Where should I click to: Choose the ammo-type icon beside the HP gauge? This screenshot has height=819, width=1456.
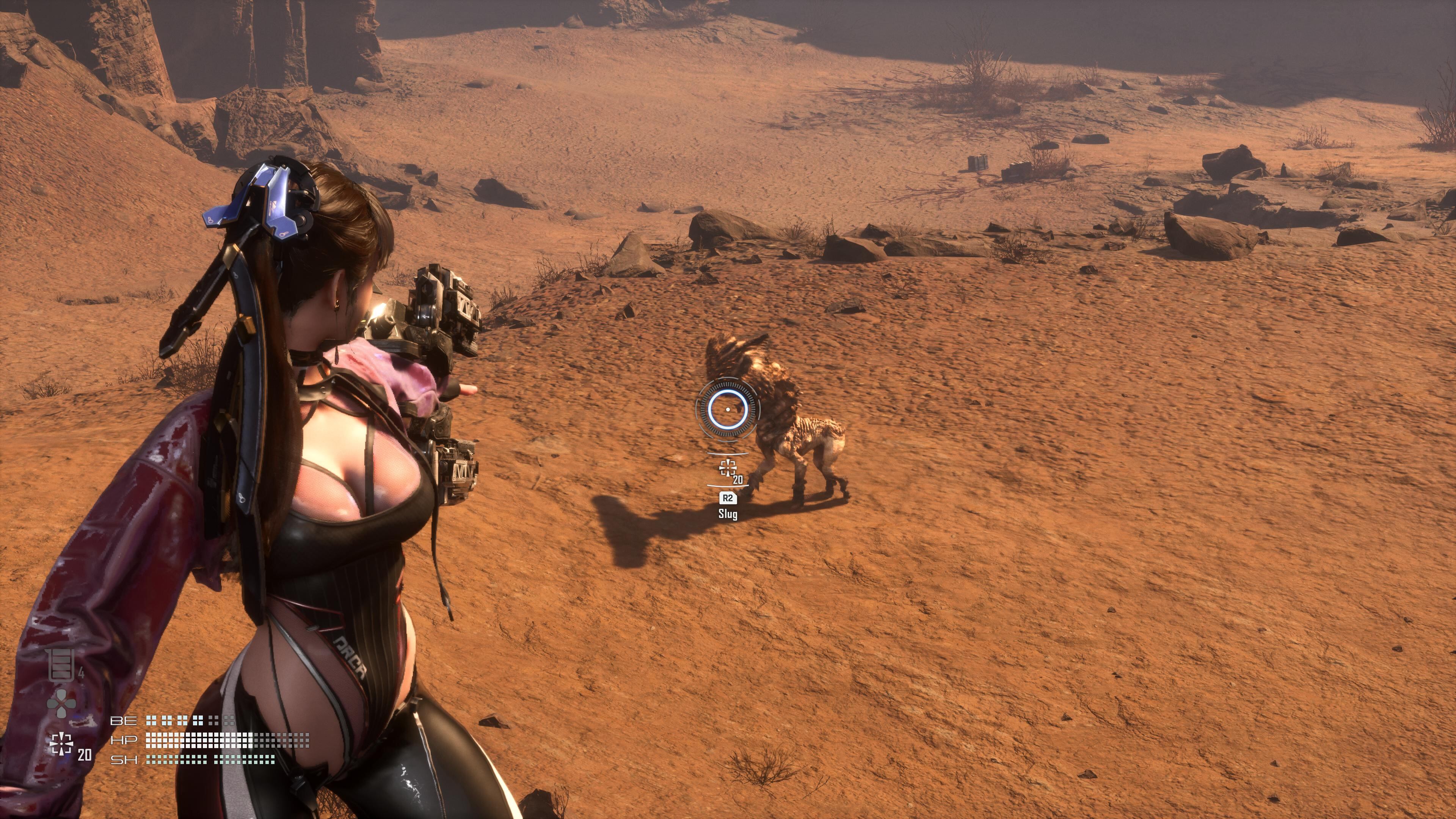click(61, 744)
